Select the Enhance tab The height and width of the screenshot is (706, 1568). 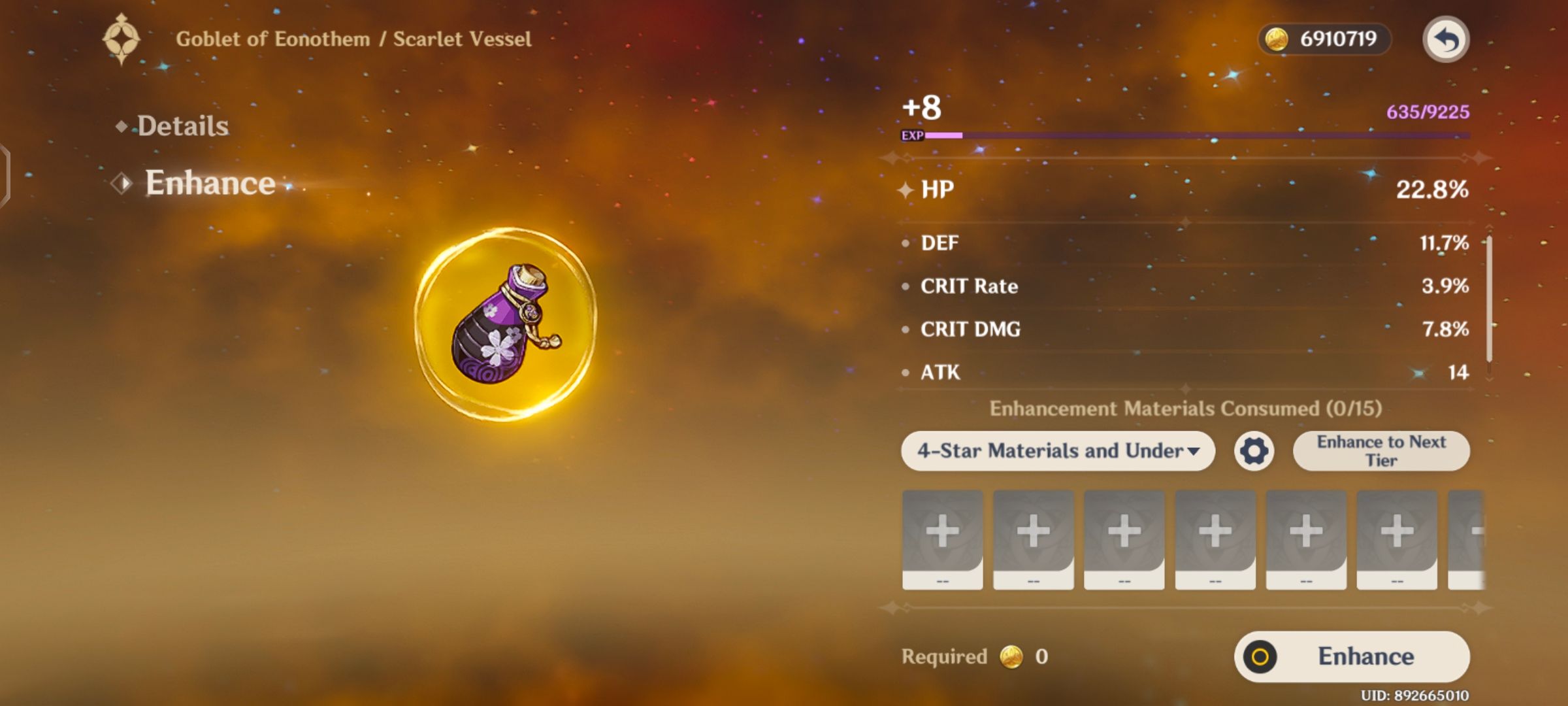209,183
